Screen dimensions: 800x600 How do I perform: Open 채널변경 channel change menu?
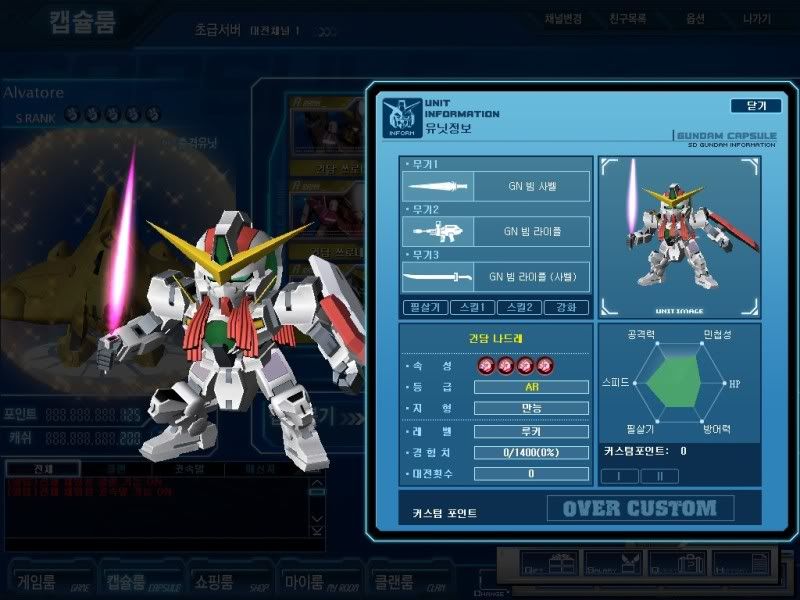pos(565,20)
